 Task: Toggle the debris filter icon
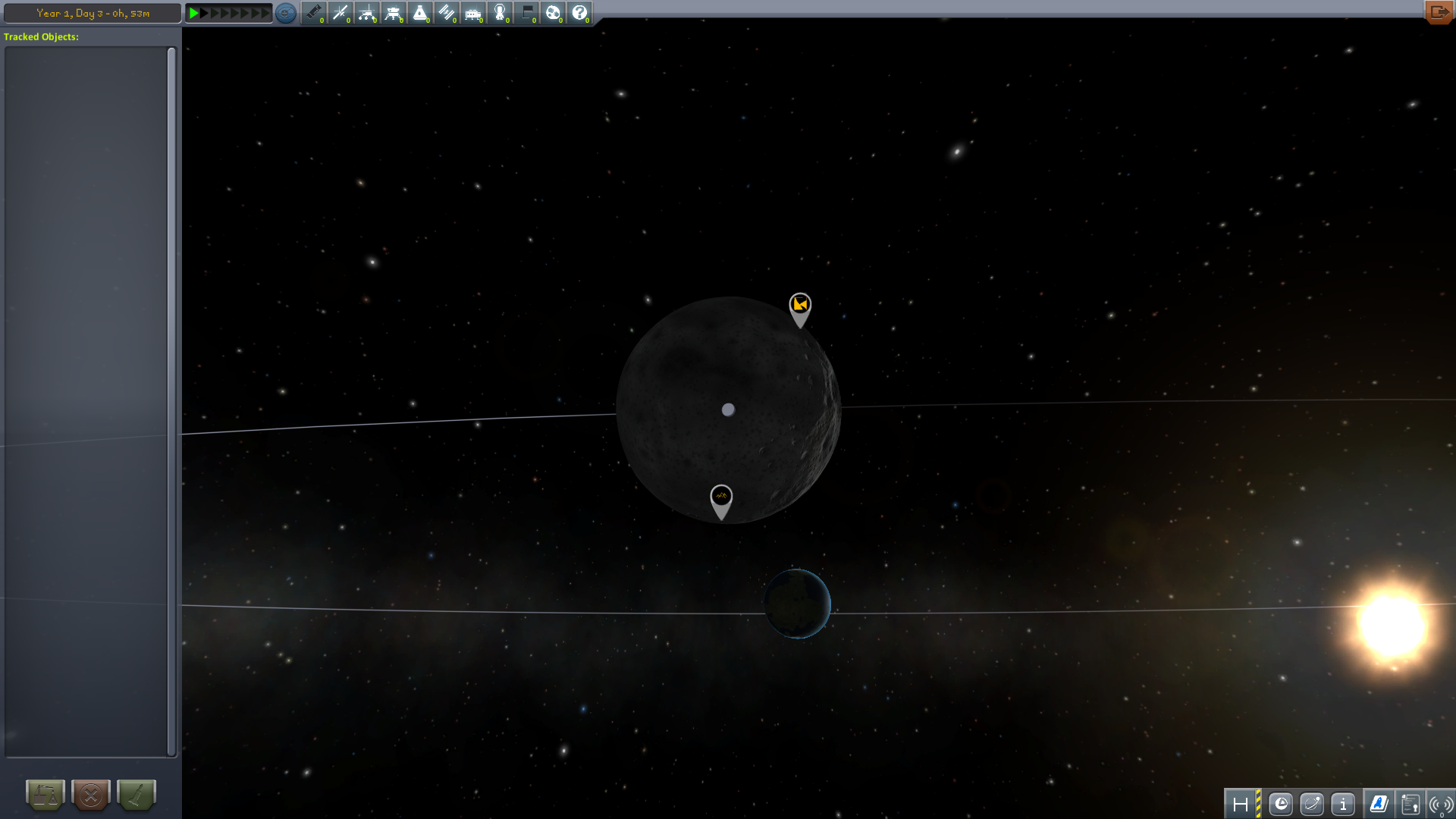(313, 13)
